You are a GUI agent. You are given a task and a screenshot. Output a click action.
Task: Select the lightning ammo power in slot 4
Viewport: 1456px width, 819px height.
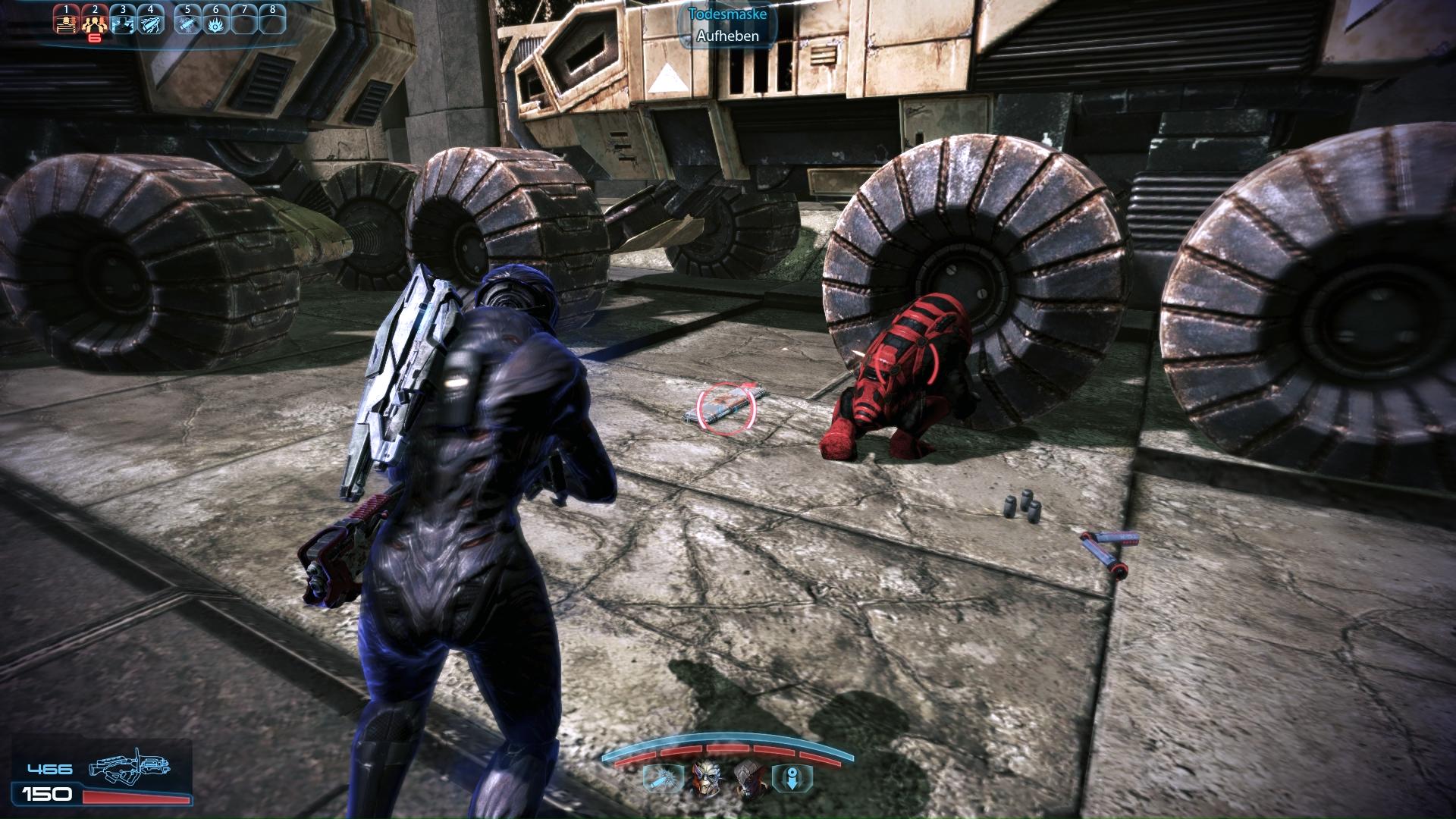pos(151,20)
